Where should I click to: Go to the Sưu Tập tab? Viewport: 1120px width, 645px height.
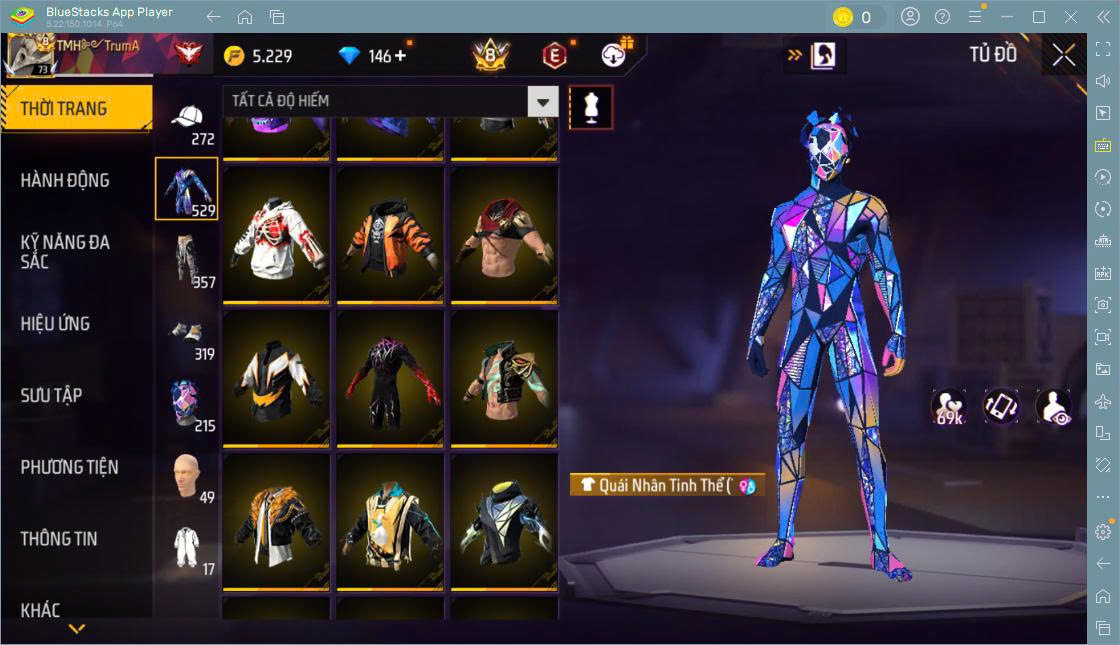[52, 395]
